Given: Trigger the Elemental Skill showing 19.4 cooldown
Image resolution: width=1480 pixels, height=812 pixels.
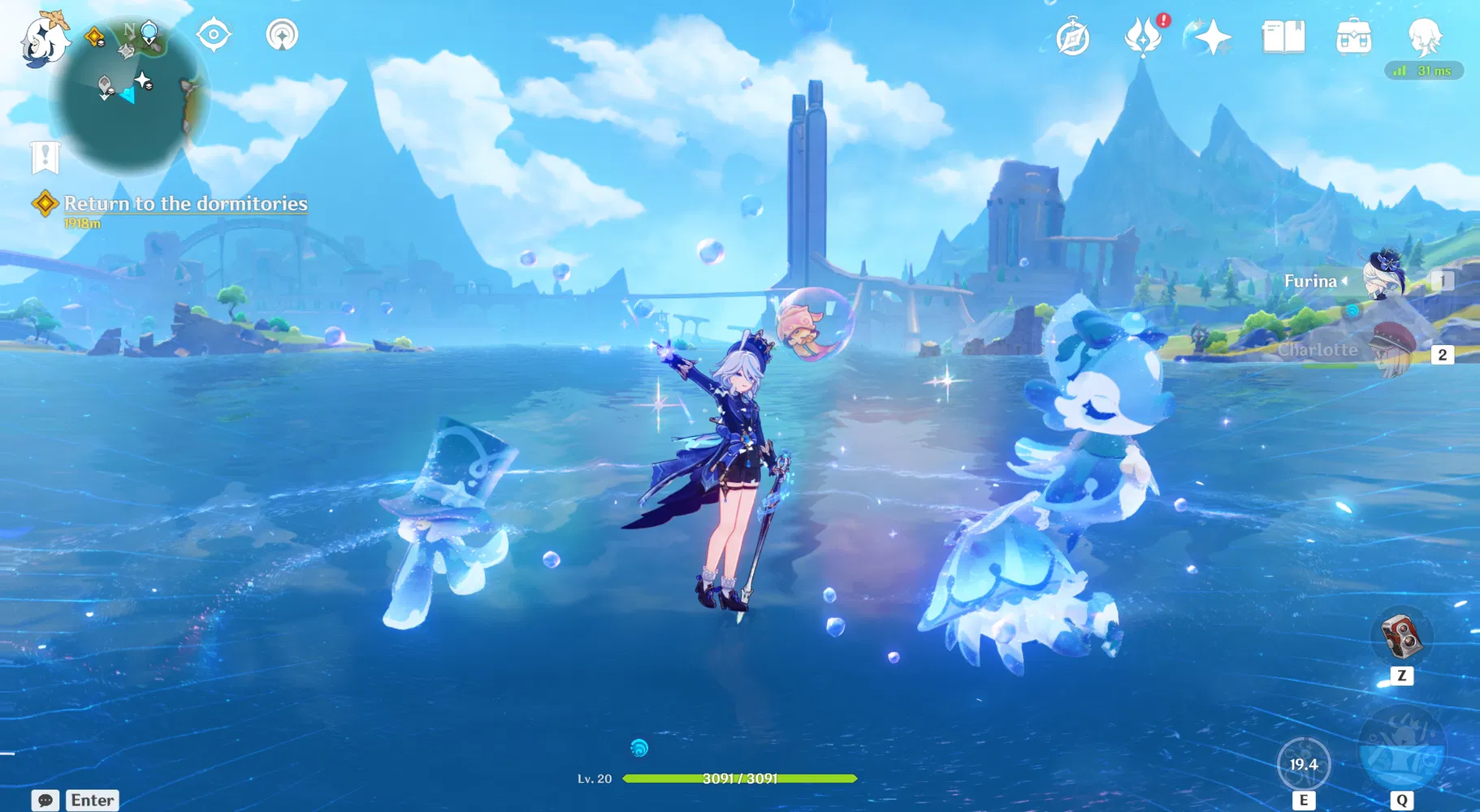Looking at the screenshot, I should (1305, 762).
